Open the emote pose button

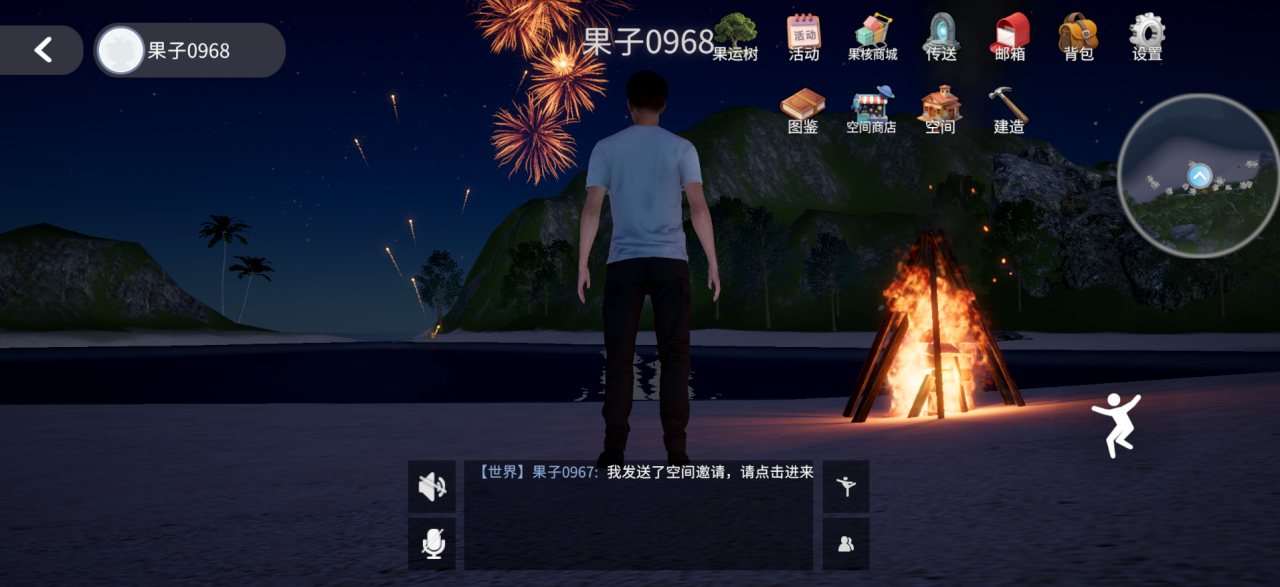[x=846, y=487]
